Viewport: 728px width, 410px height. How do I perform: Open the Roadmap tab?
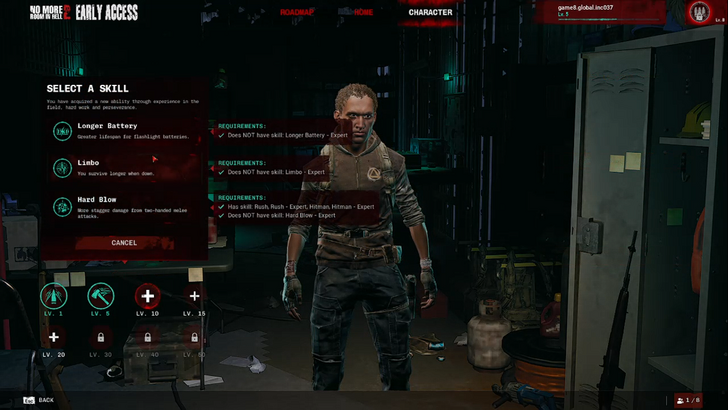click(x=297, y=13)
